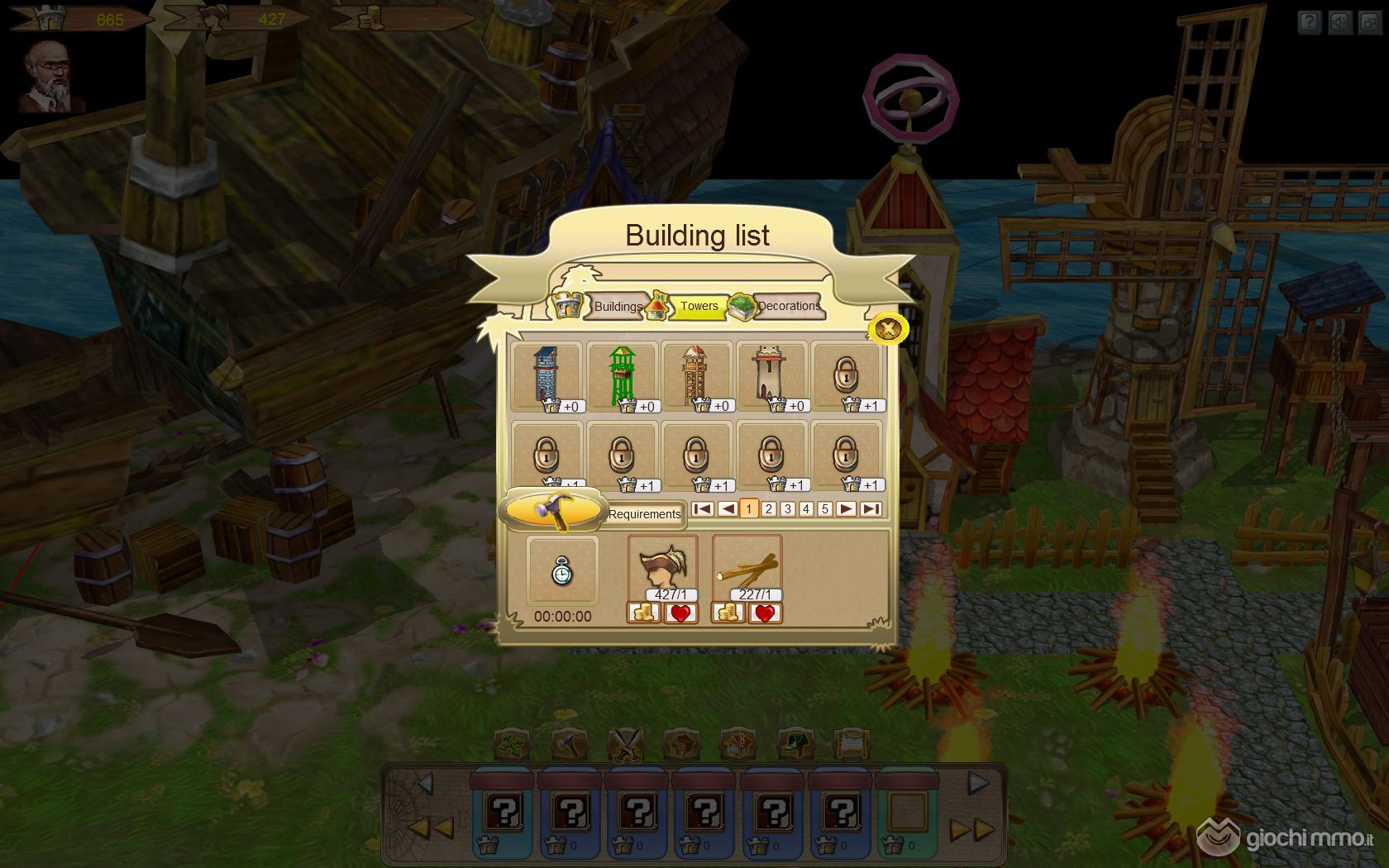
Task: Open the help question mark button
Action: pyautogui.click(x=1309, y=22)
